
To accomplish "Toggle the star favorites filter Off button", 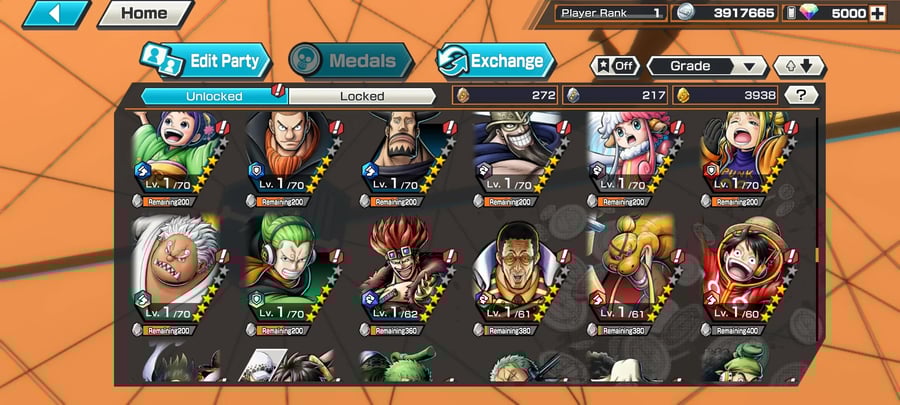I will coord(615,66).
